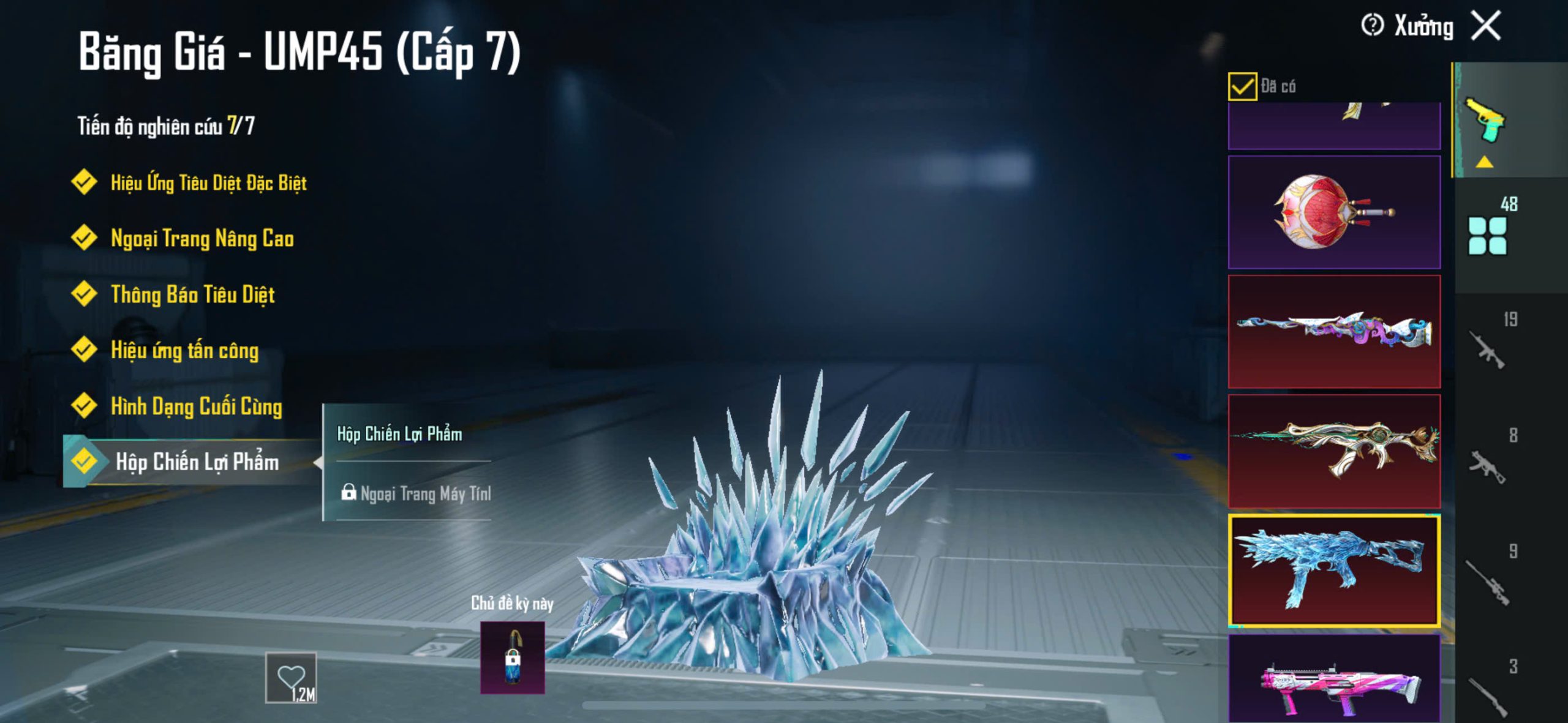
Task: Open the Chủ đề kỳ này theme item
Action: tap(512, 657)
